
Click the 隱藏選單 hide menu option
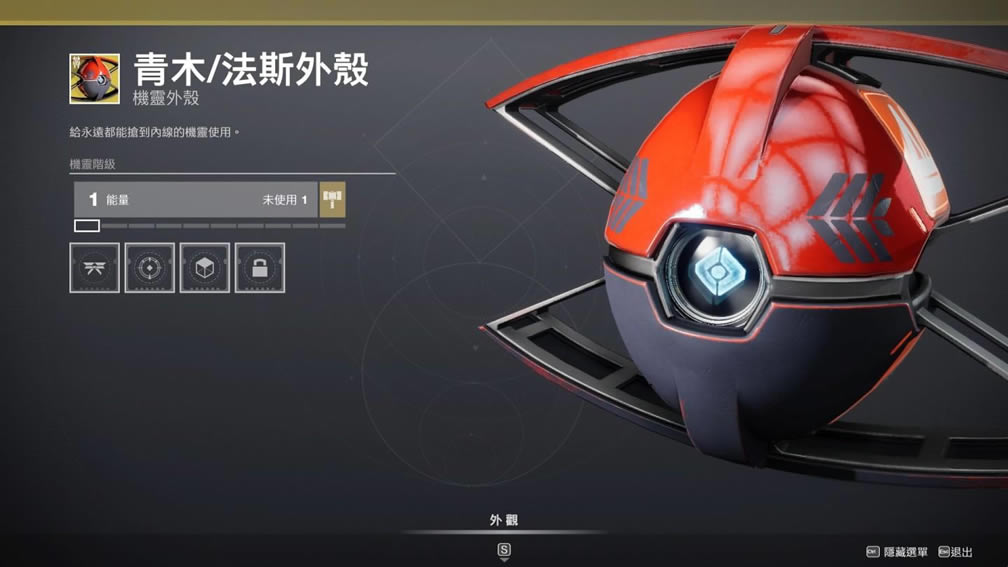(897, 552)
